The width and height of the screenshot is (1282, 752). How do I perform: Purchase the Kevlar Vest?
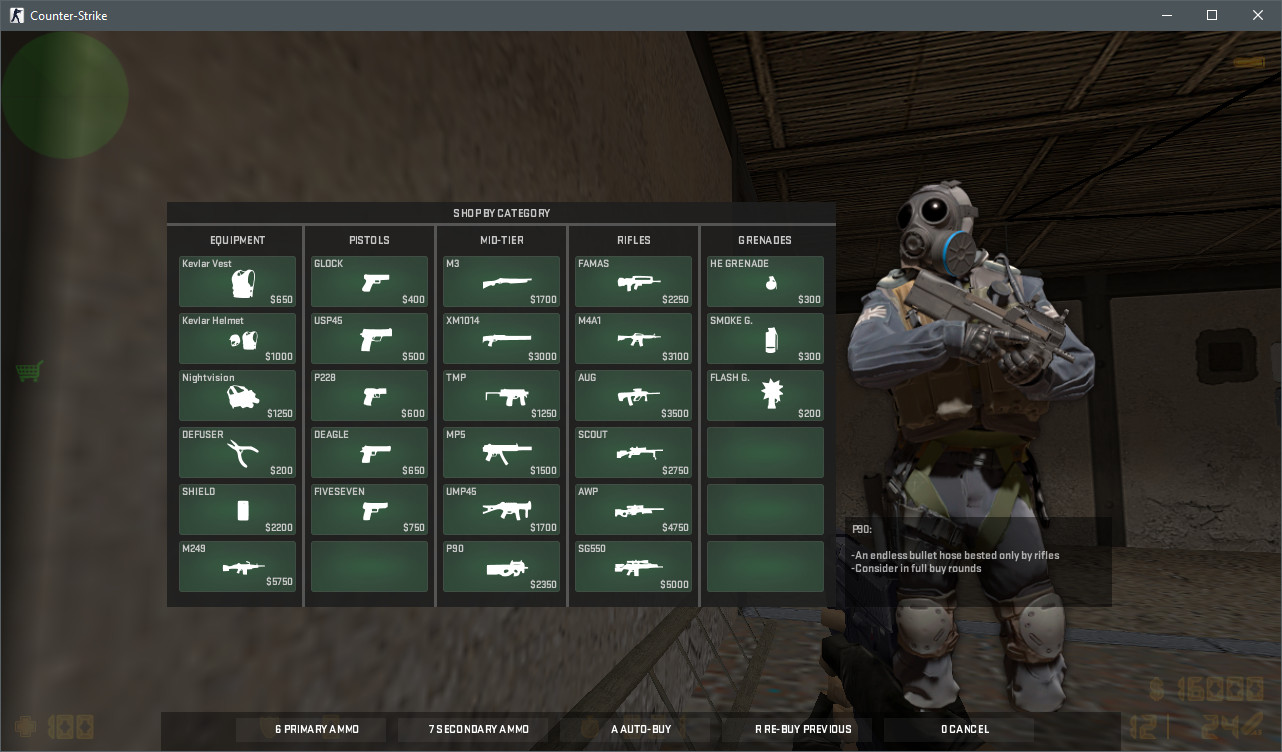(237, 281)
